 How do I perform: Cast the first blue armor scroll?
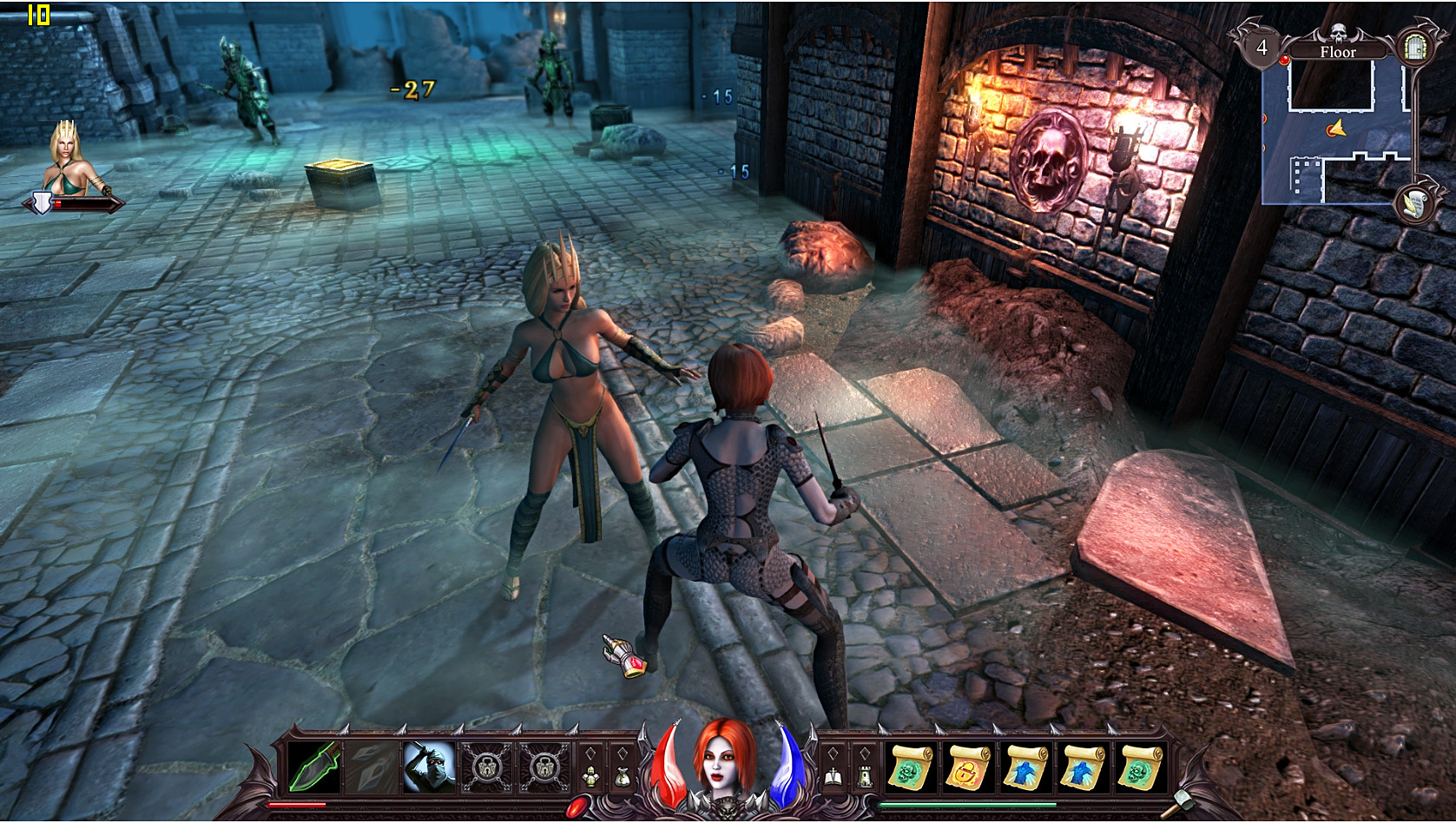pos(1025,766)
